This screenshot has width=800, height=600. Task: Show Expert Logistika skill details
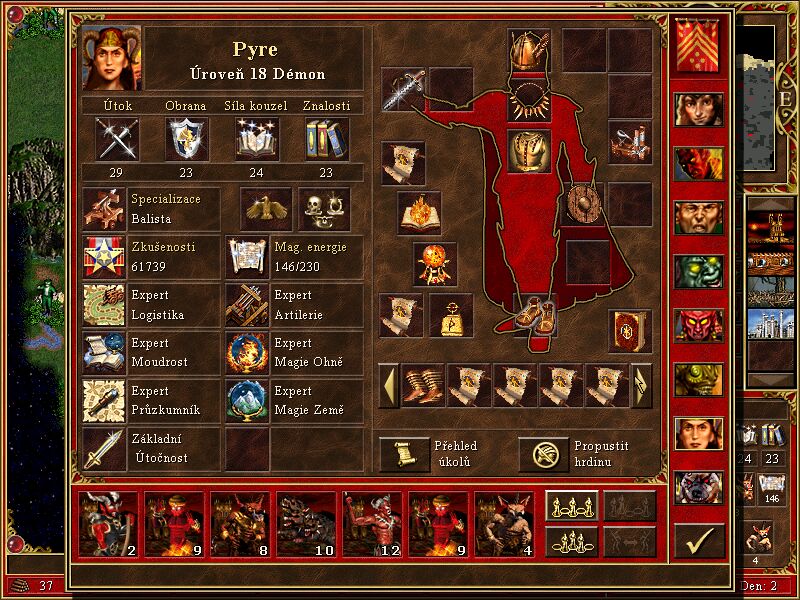pos(104,305)
